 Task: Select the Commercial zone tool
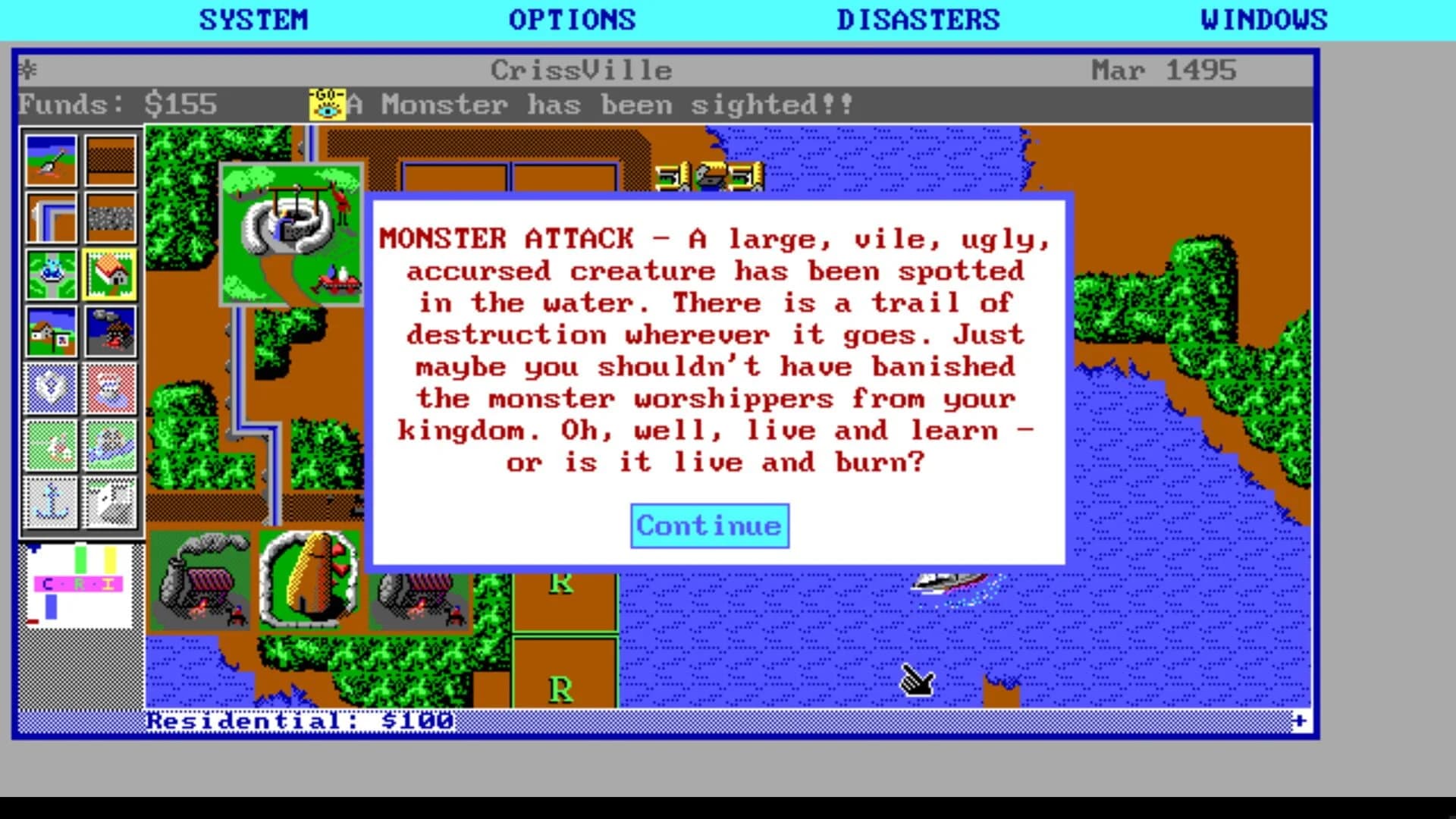tap(51, 331)
